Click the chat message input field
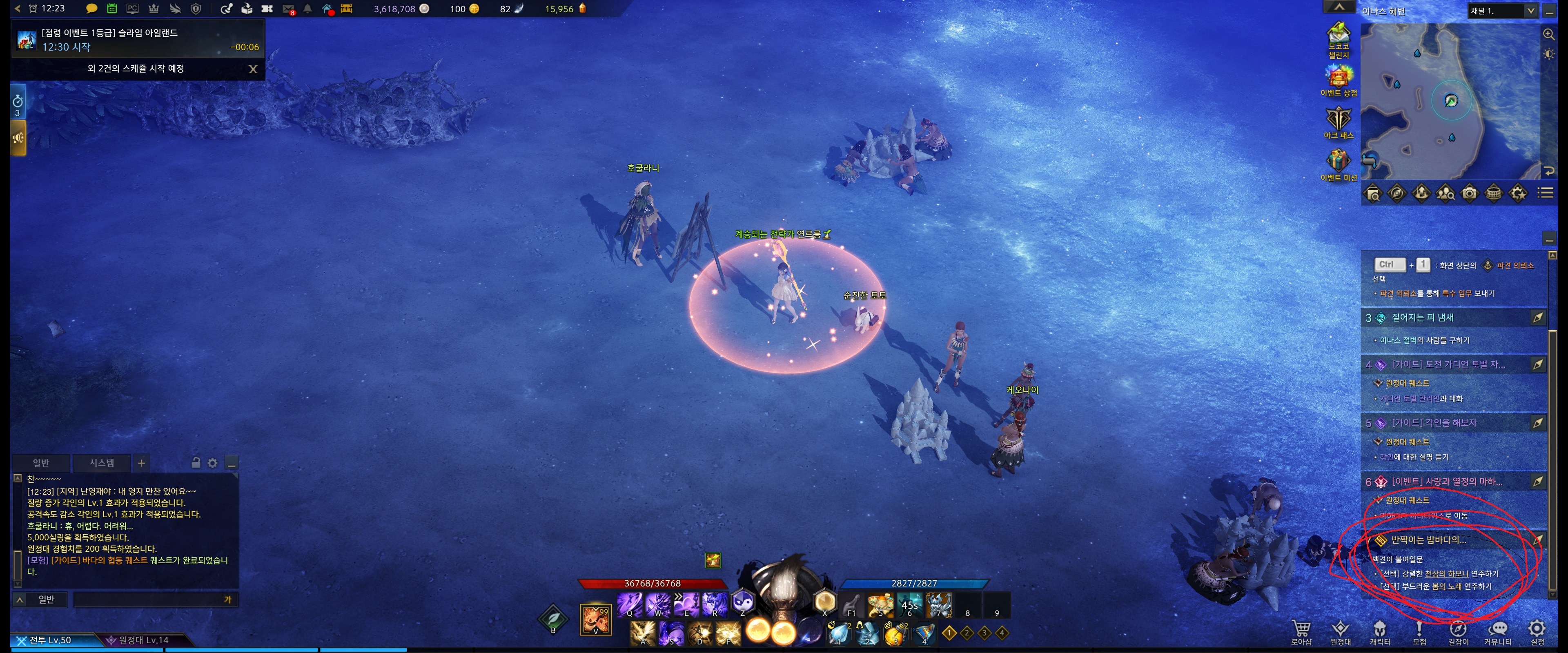The image size is (1568, 653). (149, 600)
